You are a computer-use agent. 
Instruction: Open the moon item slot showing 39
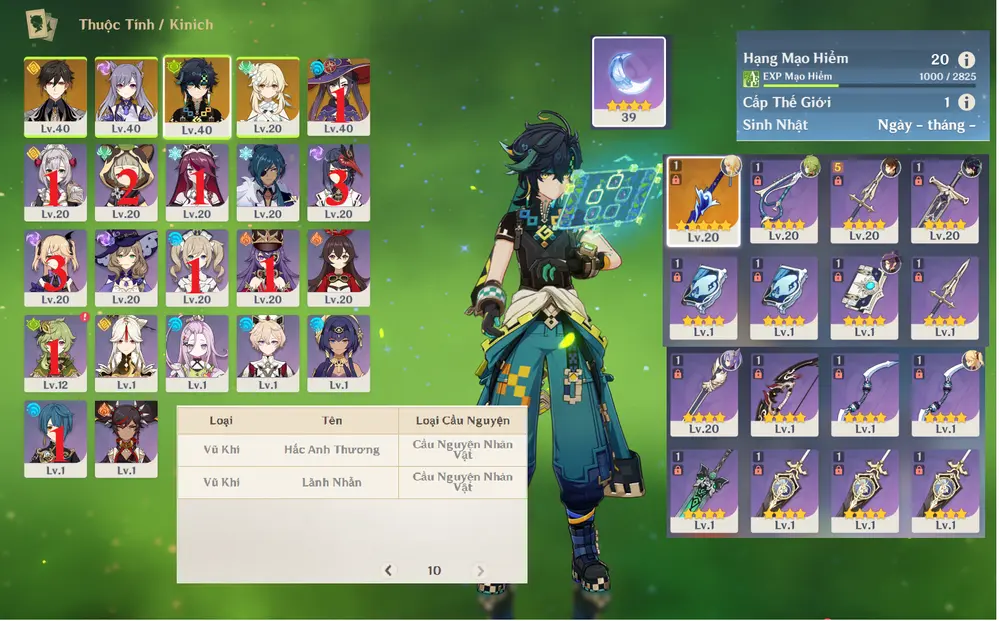[629, 82]
